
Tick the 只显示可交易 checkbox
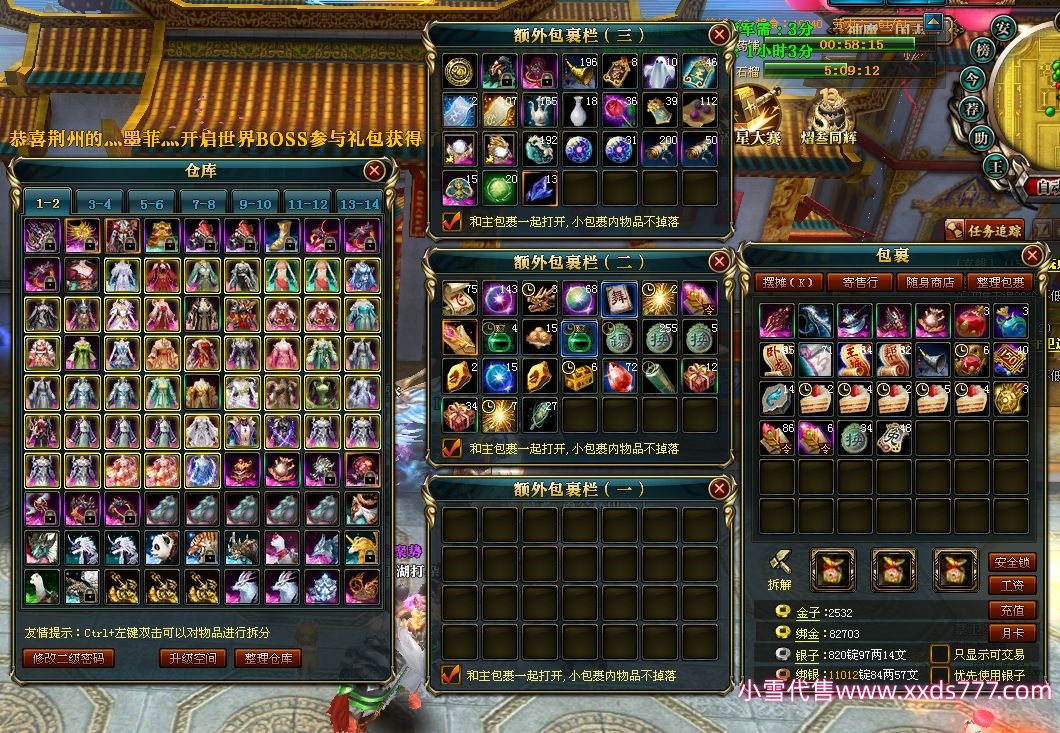pyautogui.click(x=940, y=653)
